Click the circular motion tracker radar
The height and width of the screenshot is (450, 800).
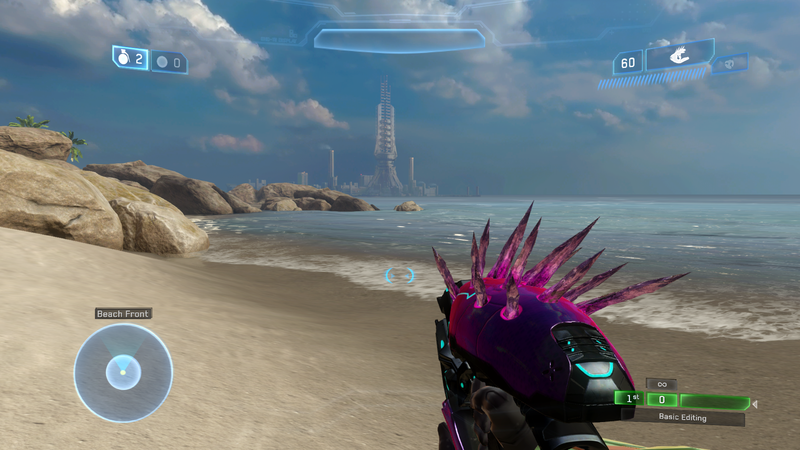123,372
